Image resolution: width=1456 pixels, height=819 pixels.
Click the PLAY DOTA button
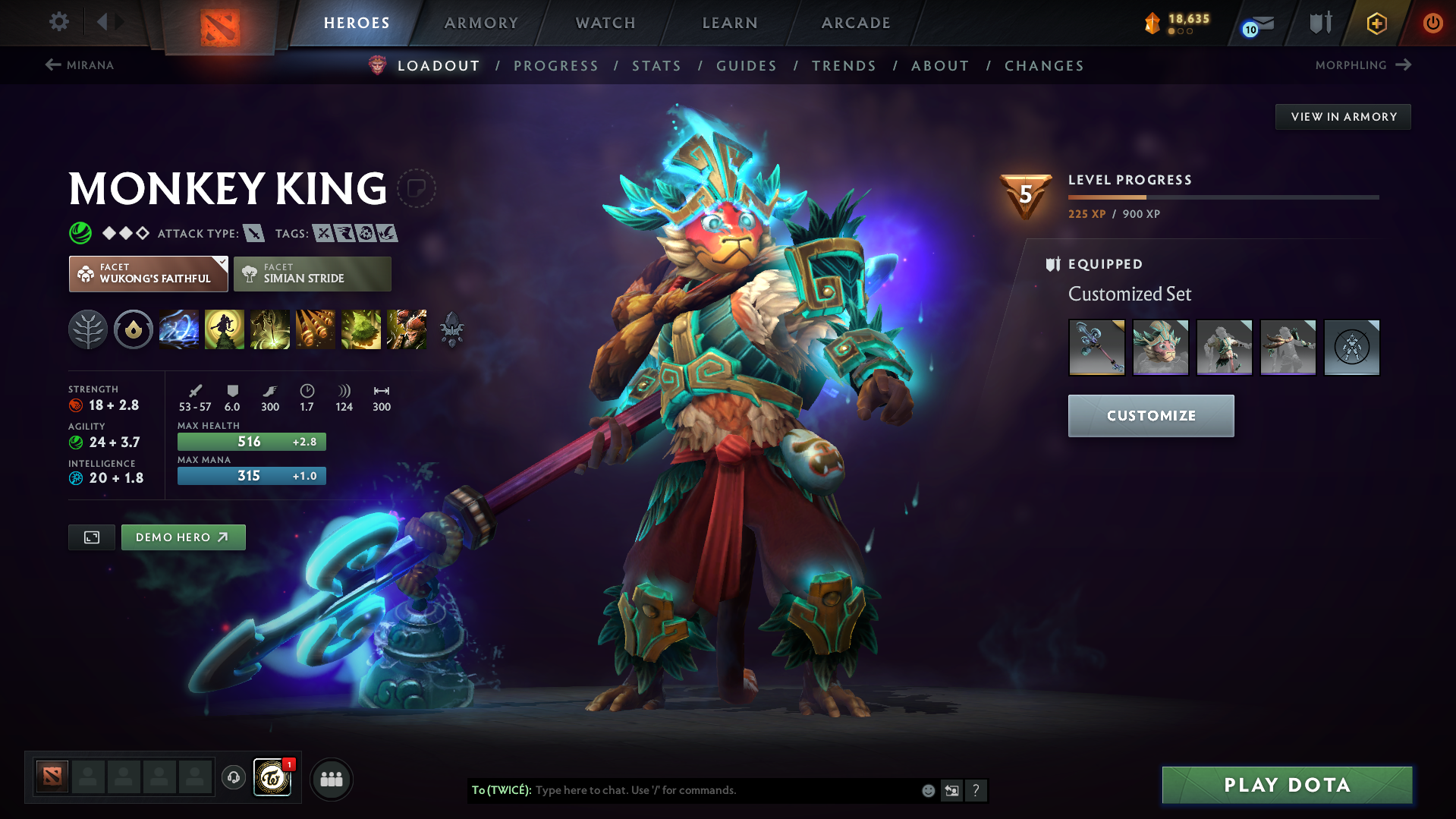point(1286,784)
